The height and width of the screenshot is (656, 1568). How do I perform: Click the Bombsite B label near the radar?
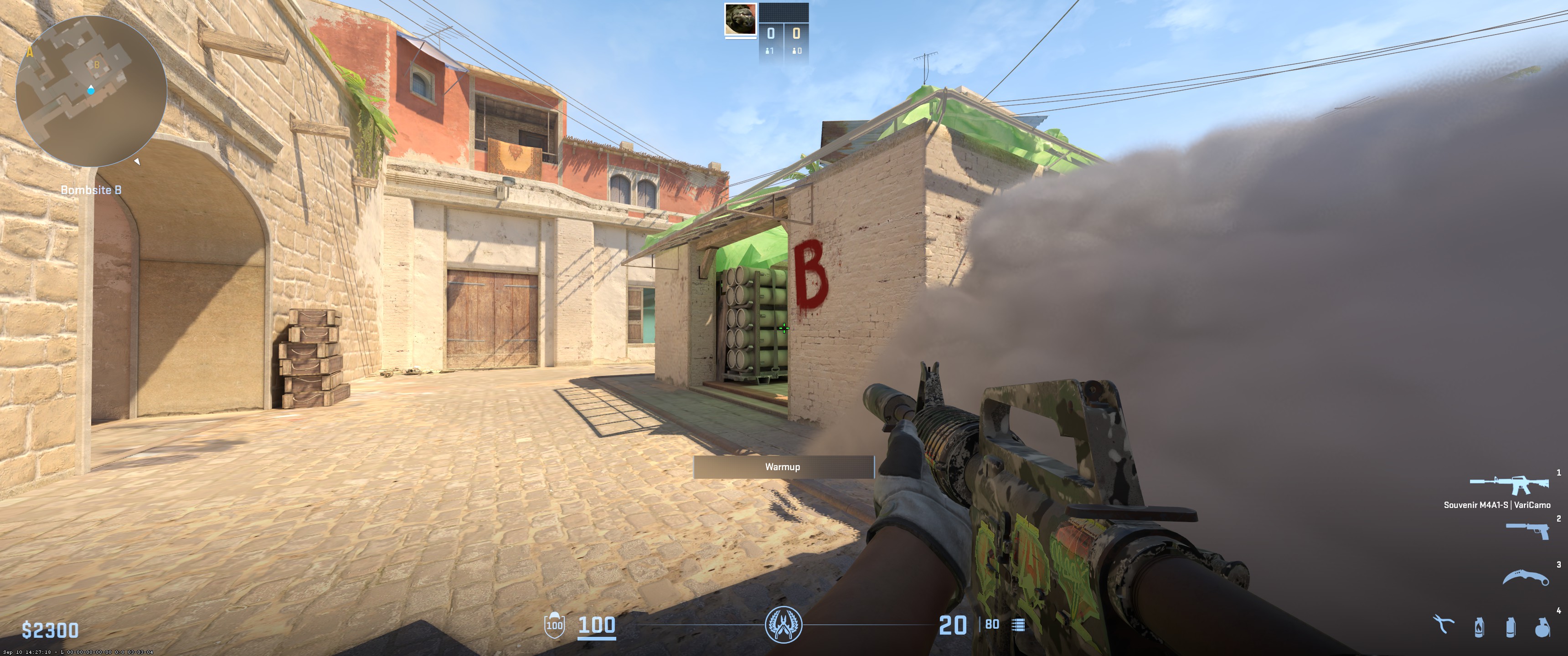click(x=91, y=190)
